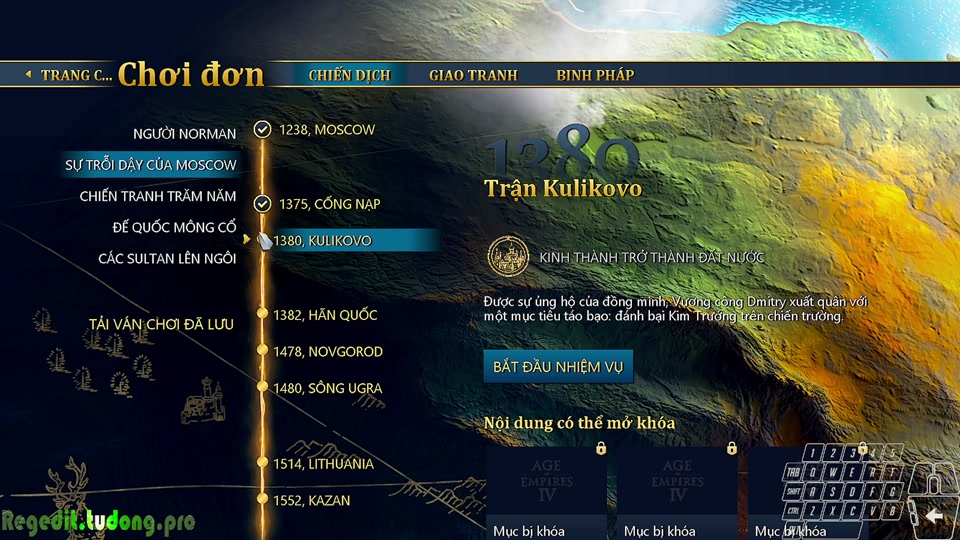Switch to the Chiến Dịch tab
960x540 pixels.
point(349,75)
